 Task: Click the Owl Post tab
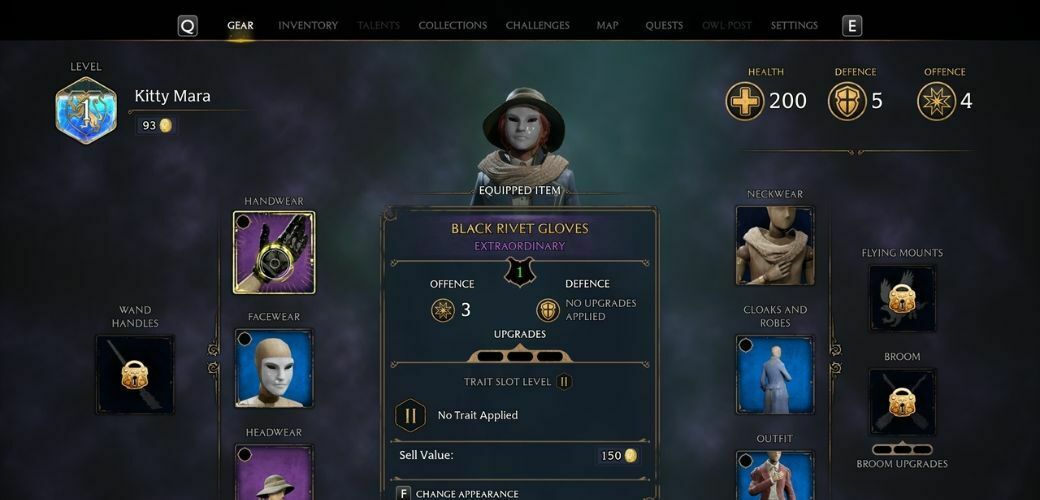click(x=727, y=25)
